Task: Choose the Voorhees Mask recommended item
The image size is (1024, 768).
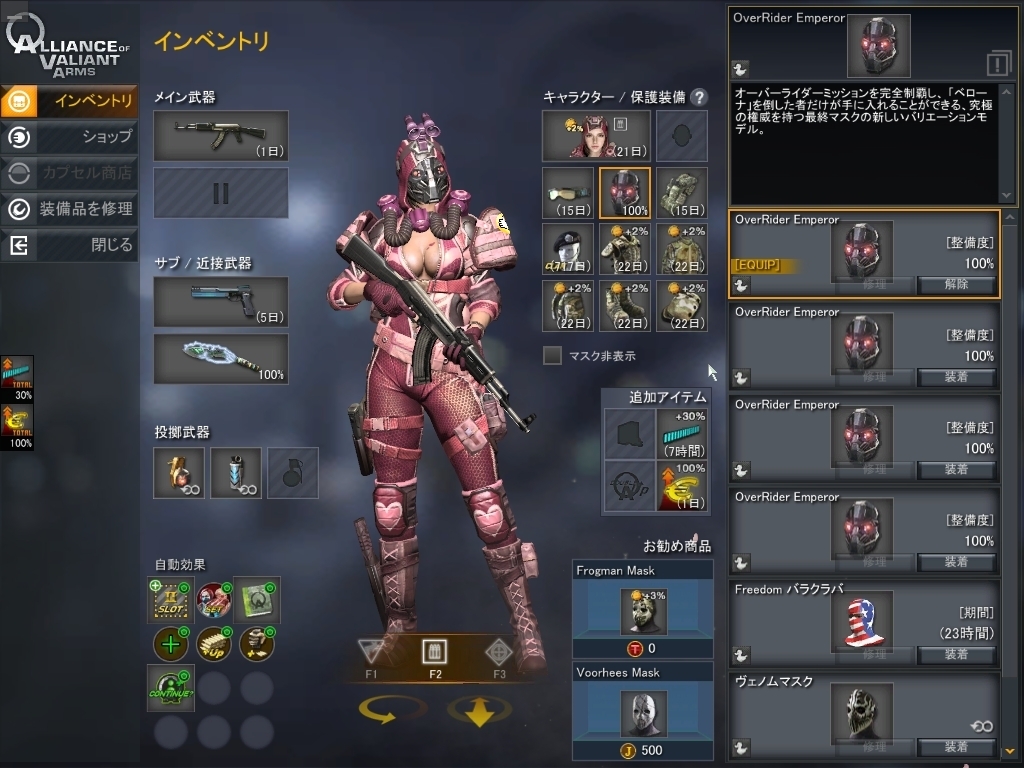Action: [x=643, y=710]
